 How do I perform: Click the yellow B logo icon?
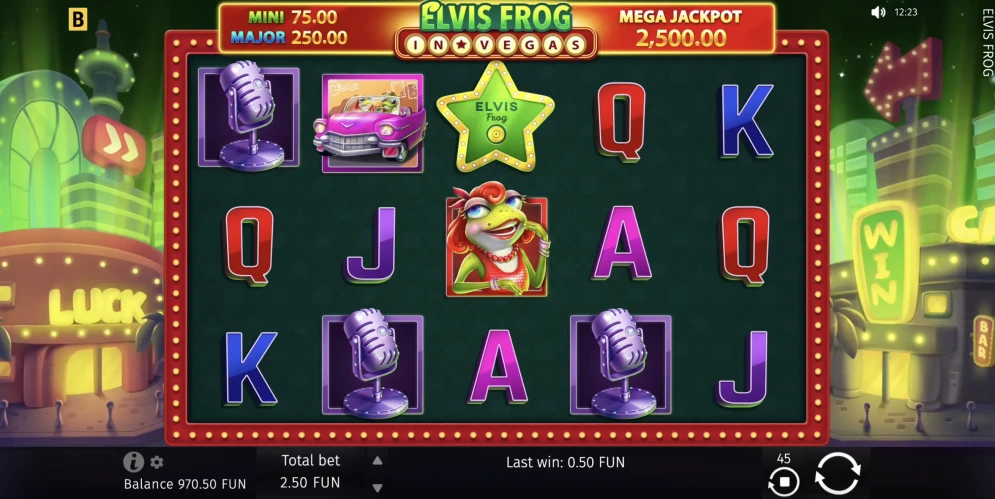point(78,19)
